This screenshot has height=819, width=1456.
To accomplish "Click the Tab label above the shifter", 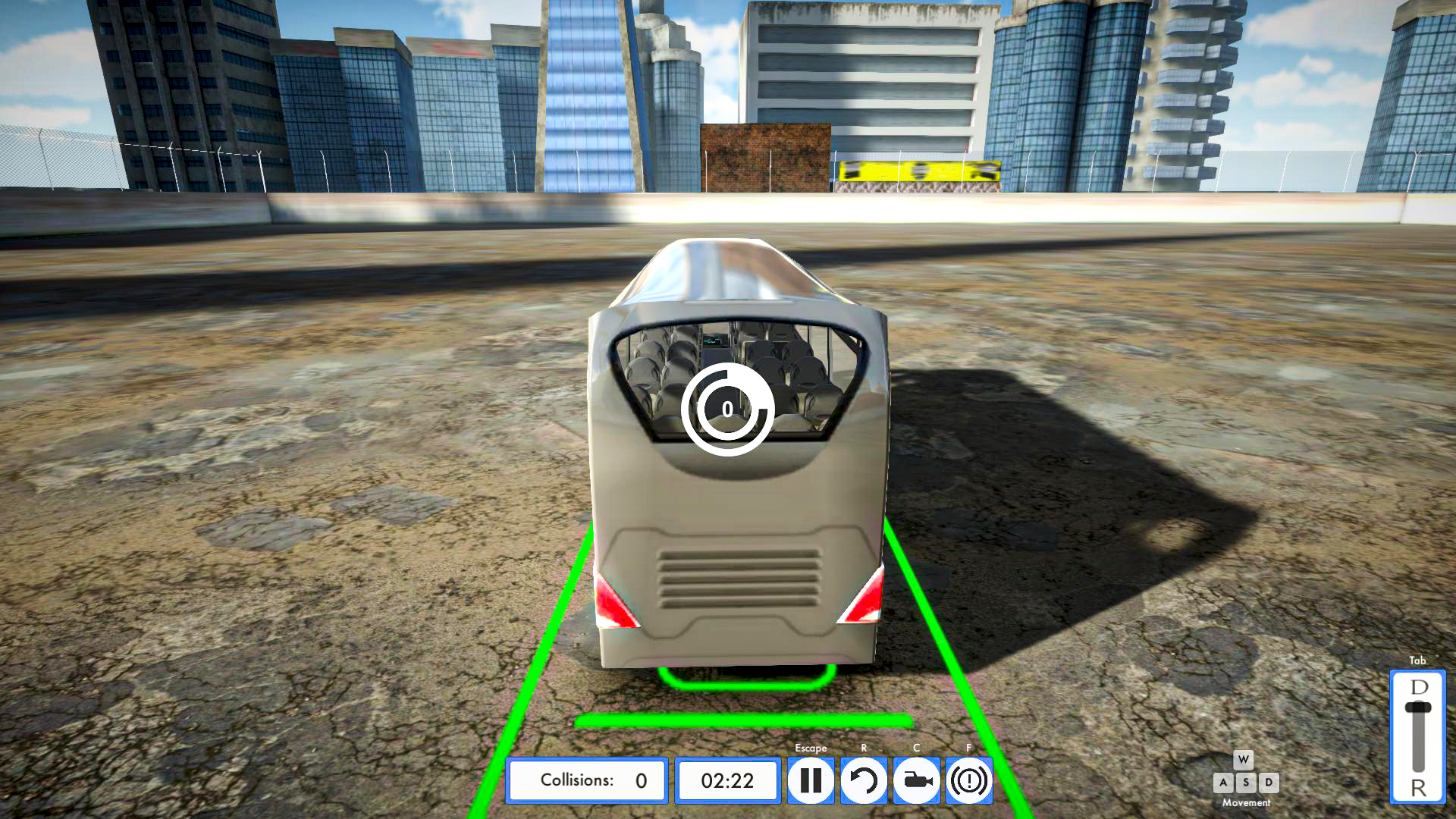I will (1417, 661).
